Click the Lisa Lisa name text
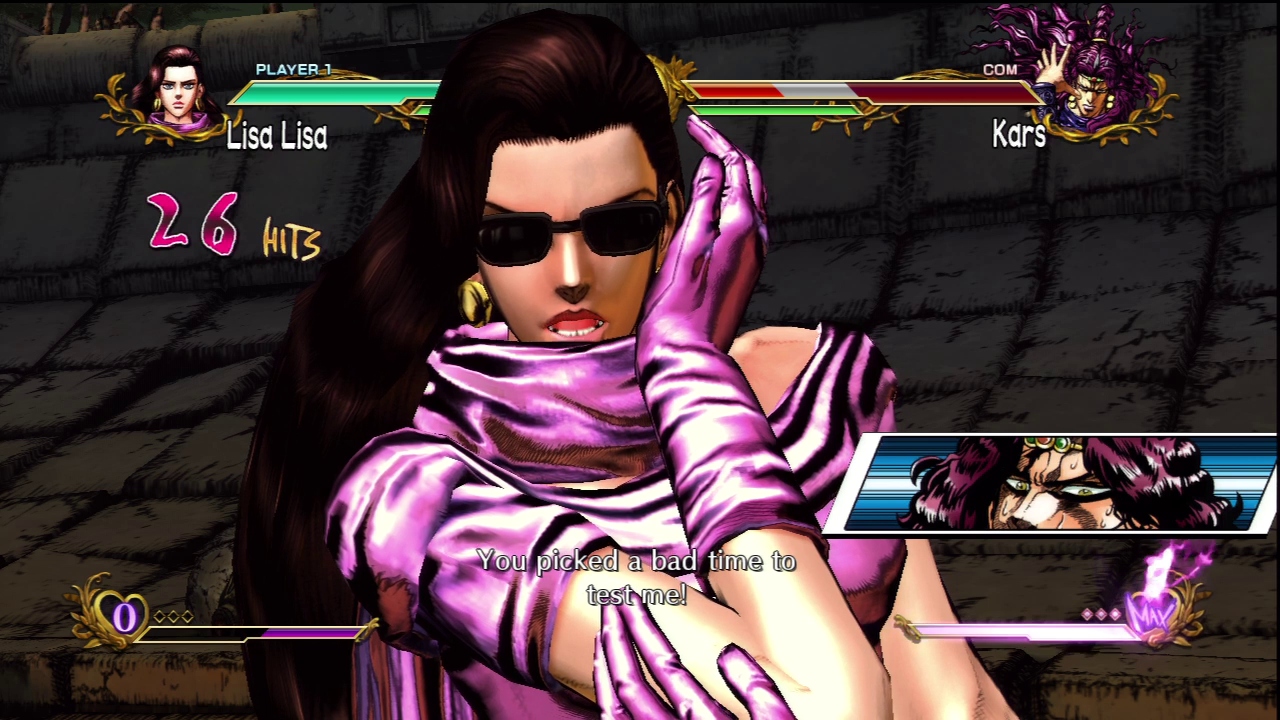This screenshot has height=720, width=1280. coord(278,137)
